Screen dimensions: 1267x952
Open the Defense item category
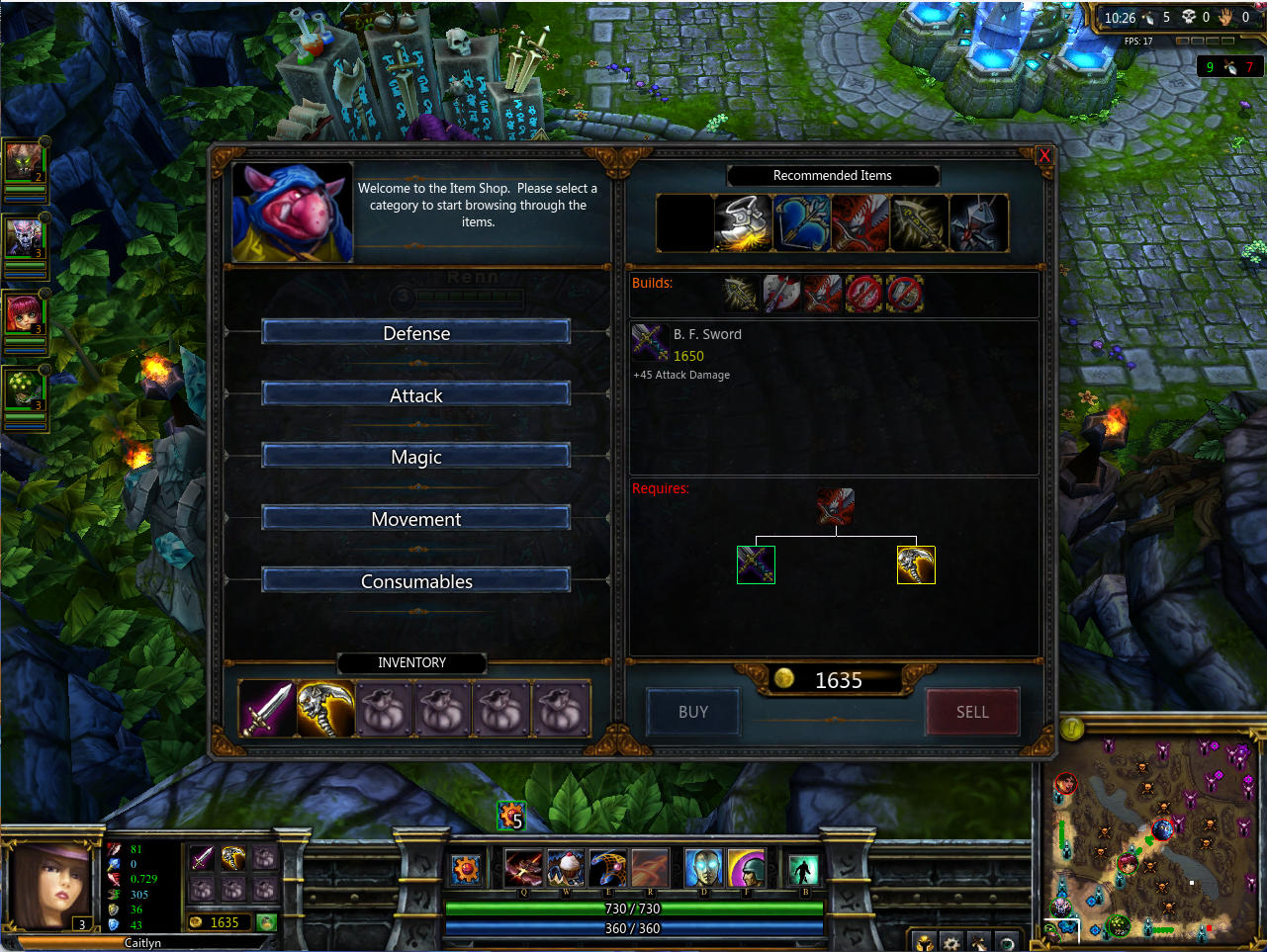coord(415,333)
